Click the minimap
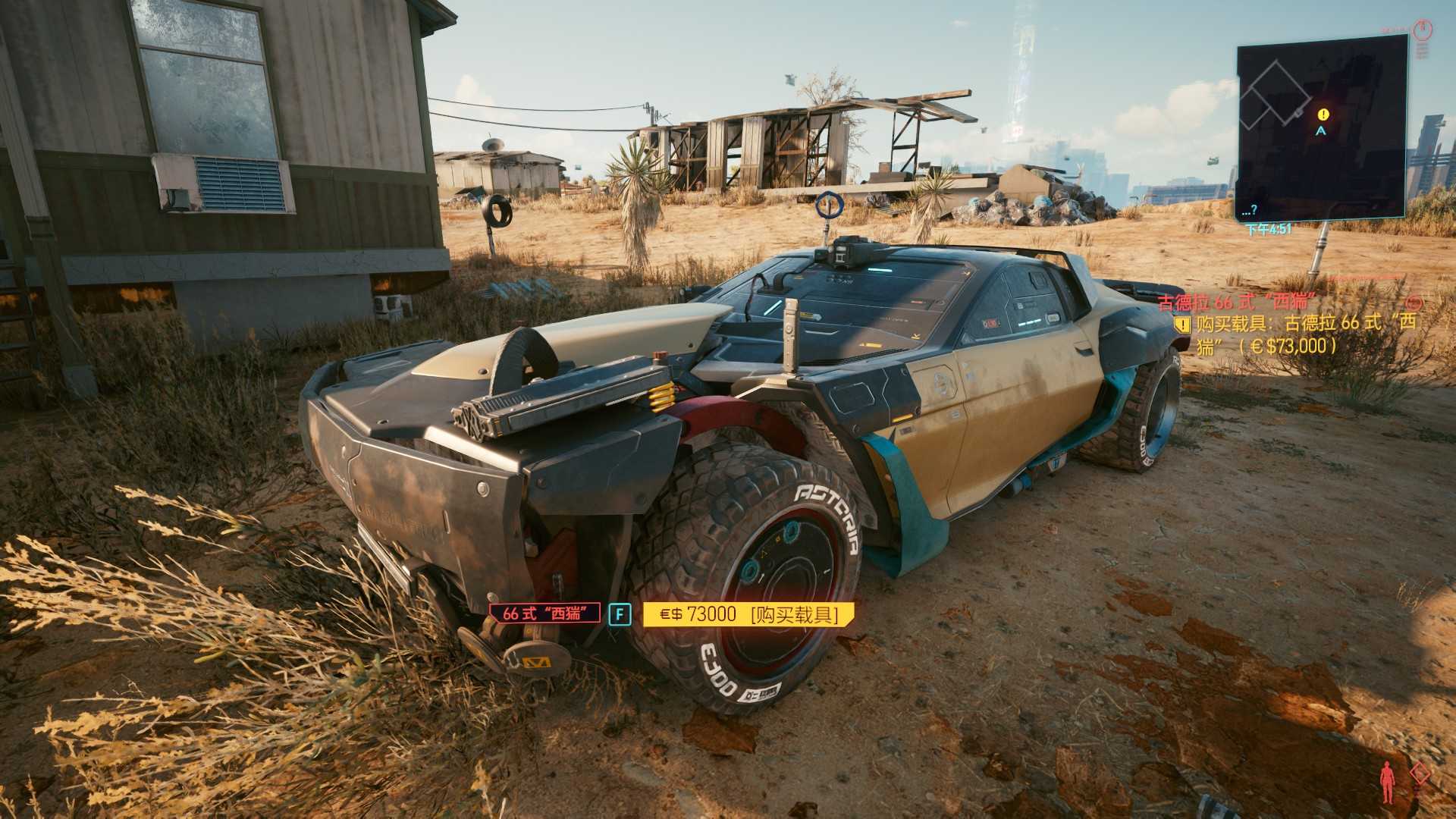1456x819 pixels. tap(1321, 129)
